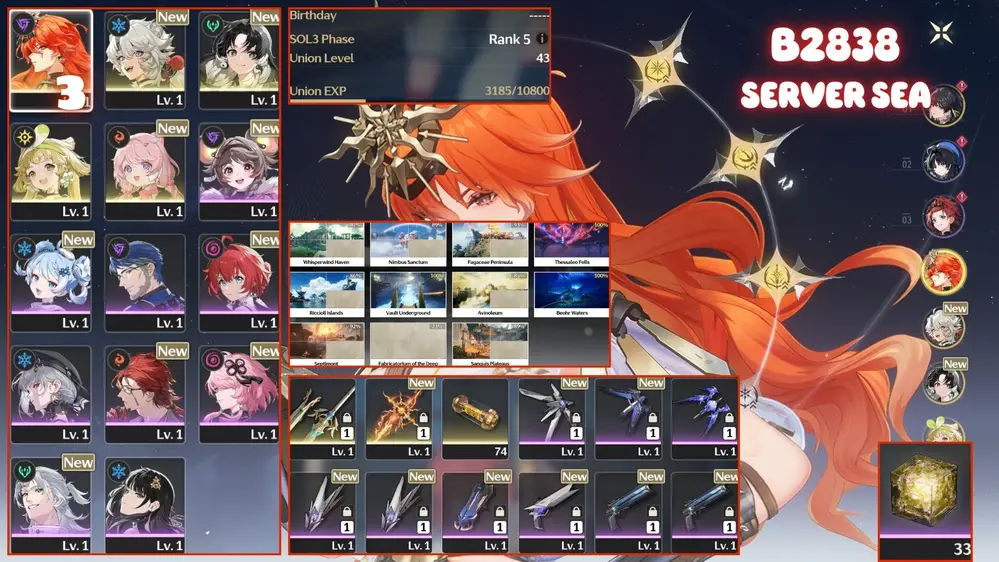999x562 pixels.
Task: Click the info icon next to Rank 5
Action: 542,39
